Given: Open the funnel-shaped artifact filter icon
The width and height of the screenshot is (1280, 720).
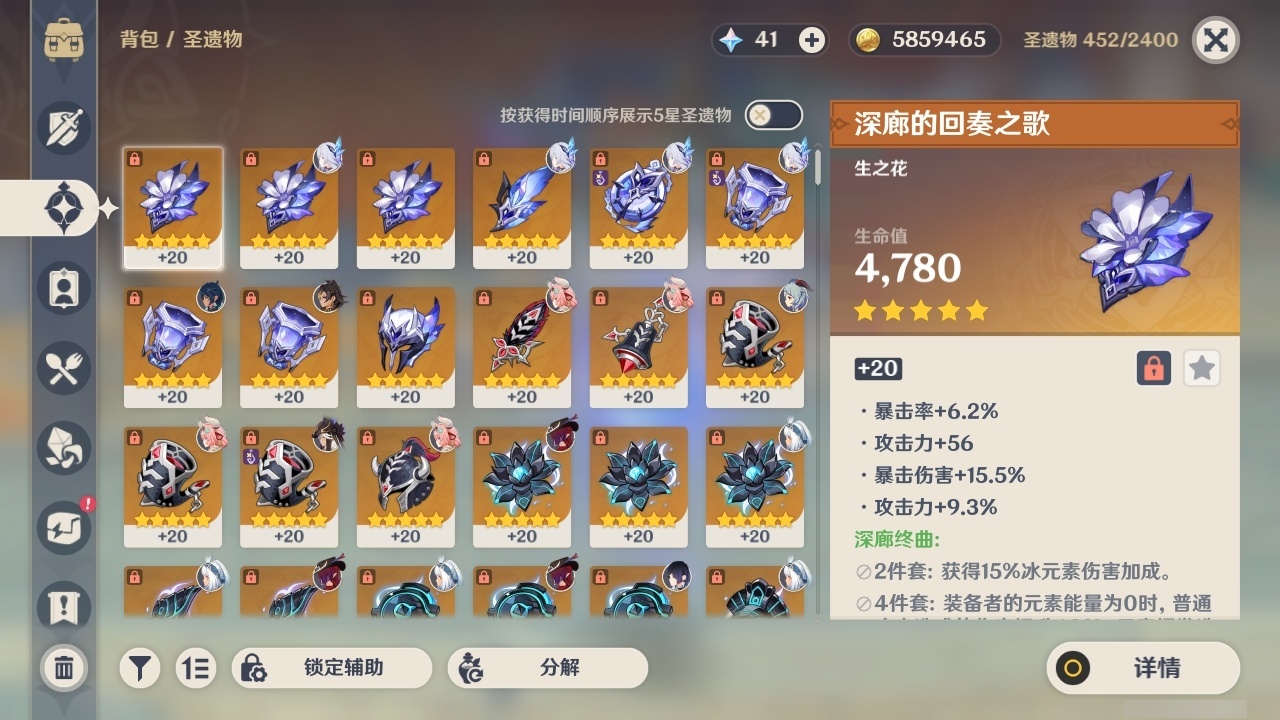Looking at the screenshot, I should click(x=140, y=668).
